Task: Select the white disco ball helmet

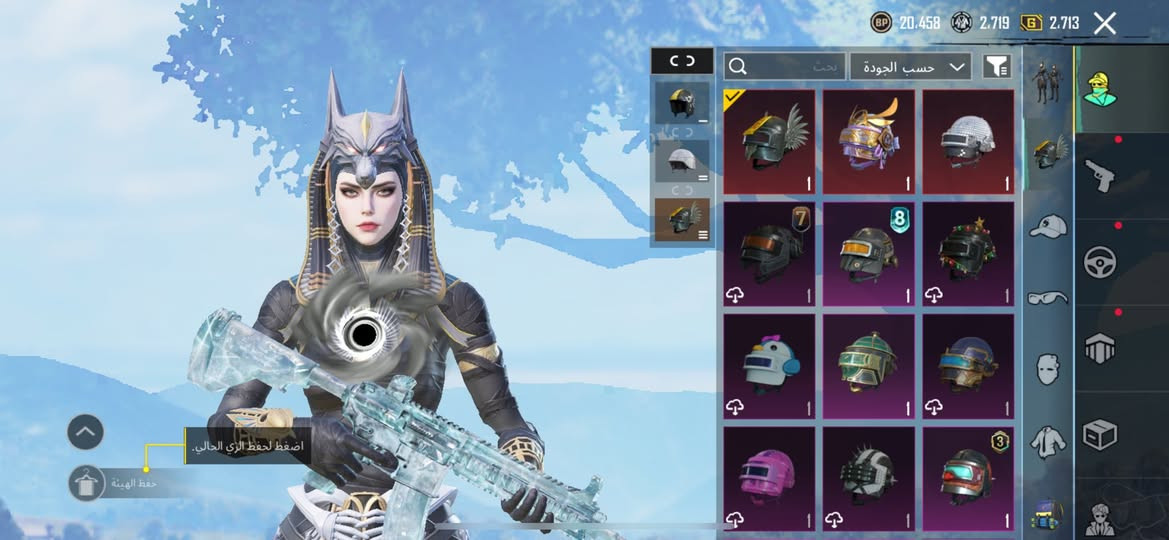Action: tap(967, 141)
